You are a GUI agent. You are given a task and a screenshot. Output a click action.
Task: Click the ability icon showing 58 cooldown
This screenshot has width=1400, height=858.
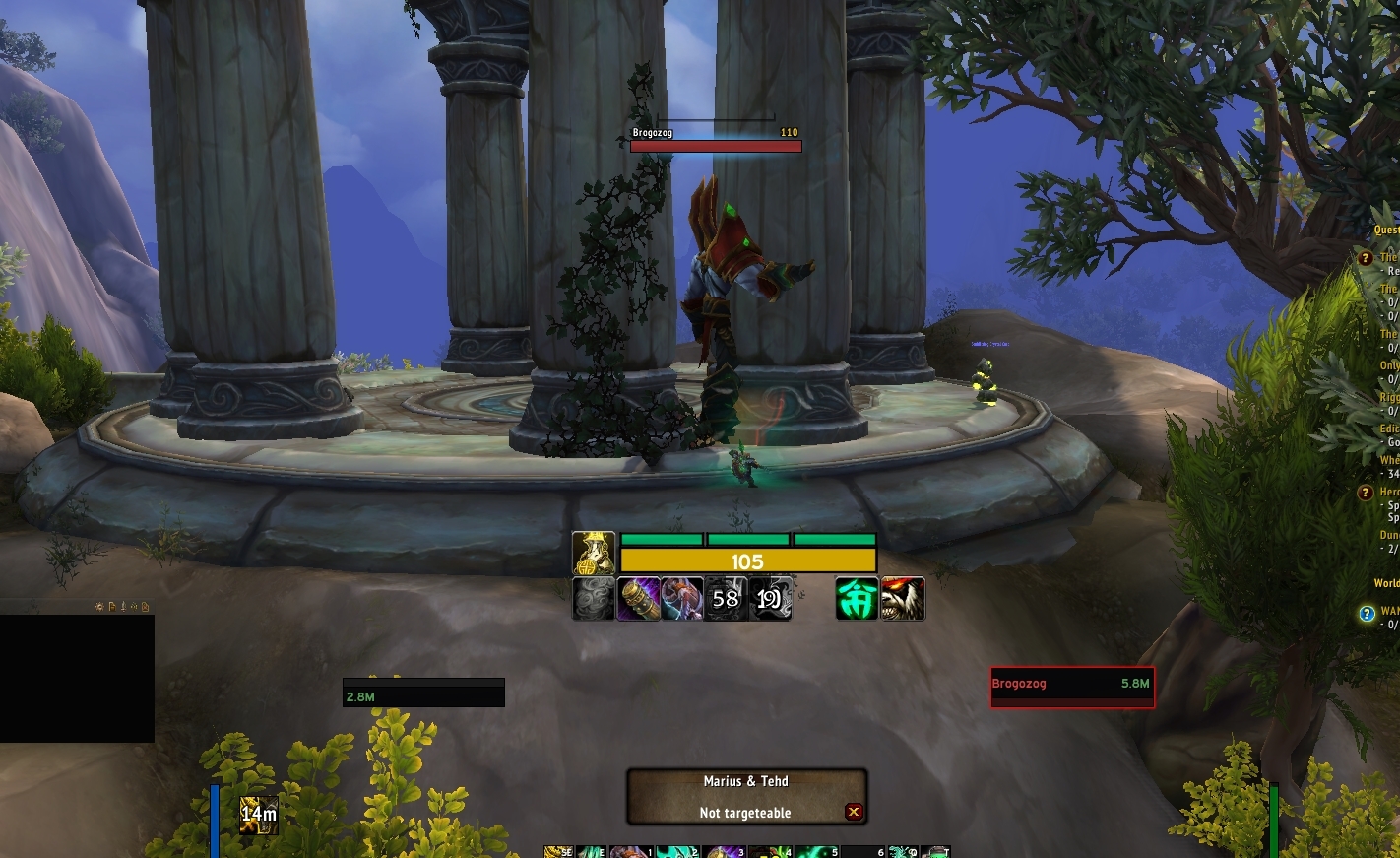pyautogui.click(x=726, y=599)
